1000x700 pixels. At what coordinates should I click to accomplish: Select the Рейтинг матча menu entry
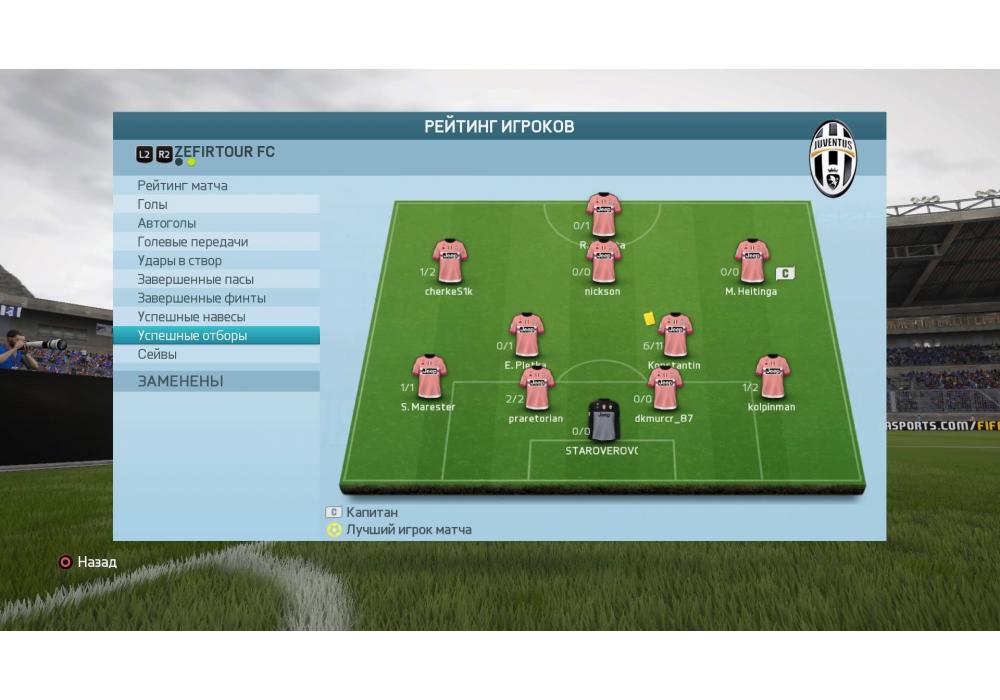pyautogui.click(x=183, y=186)
